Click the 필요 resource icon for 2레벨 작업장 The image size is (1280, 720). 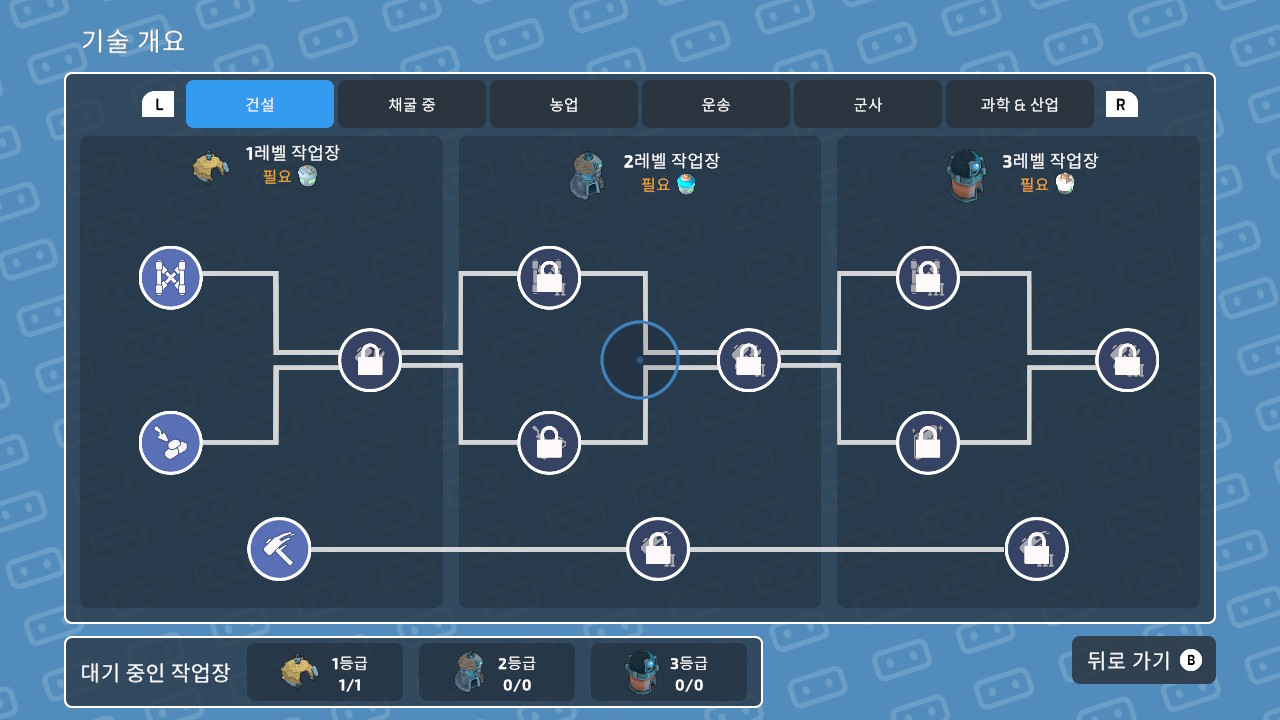(x=685, y=184)
